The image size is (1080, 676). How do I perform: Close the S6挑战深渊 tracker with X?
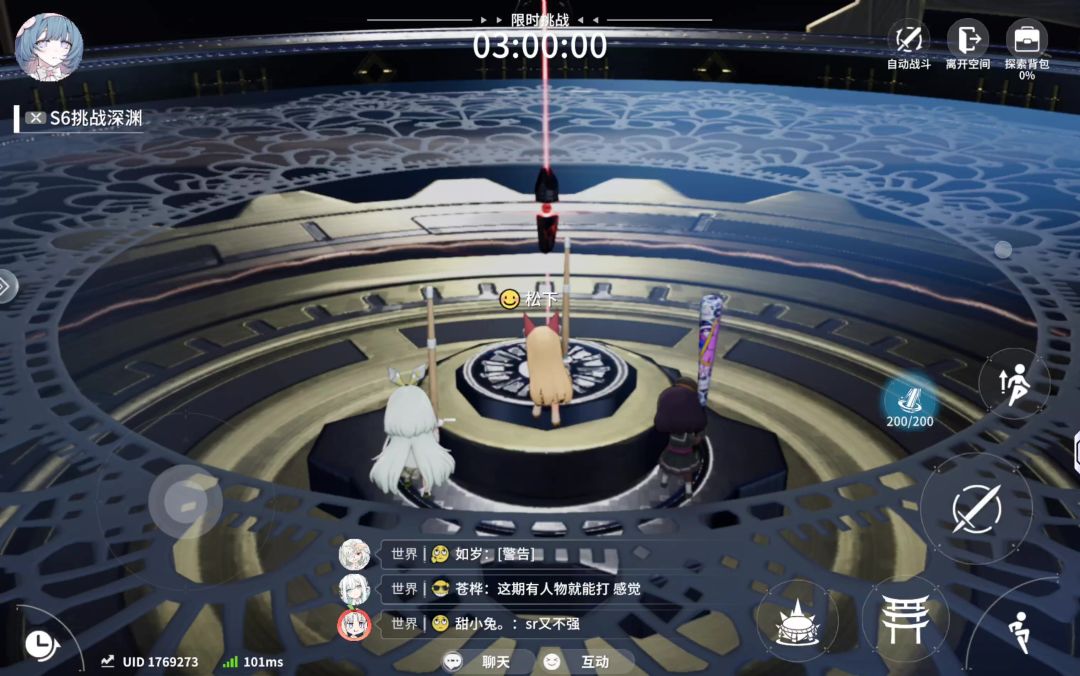(x=37, y=118)
